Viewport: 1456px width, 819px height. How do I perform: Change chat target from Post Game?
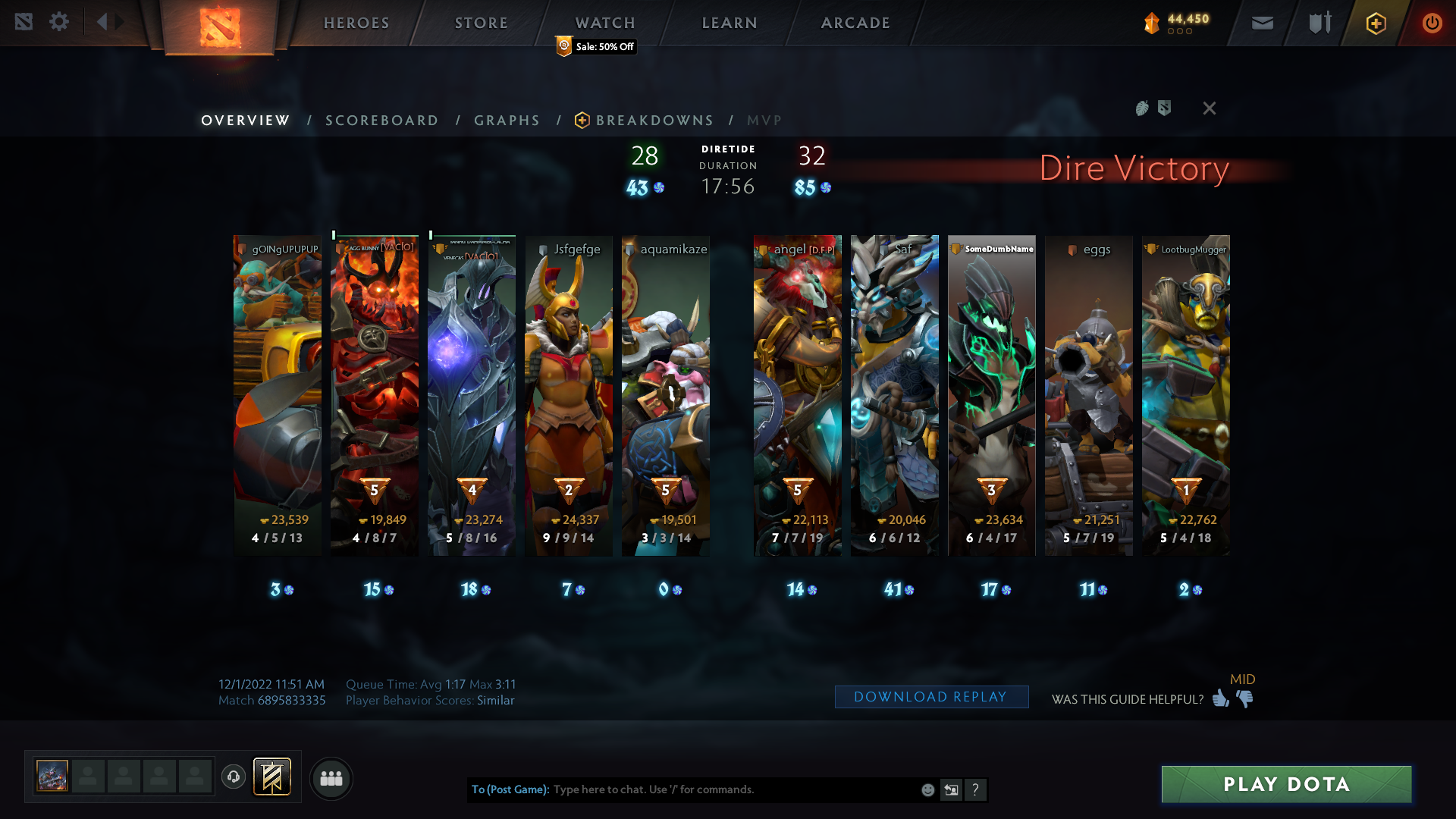pyautogui.click(x=510, y=789)
